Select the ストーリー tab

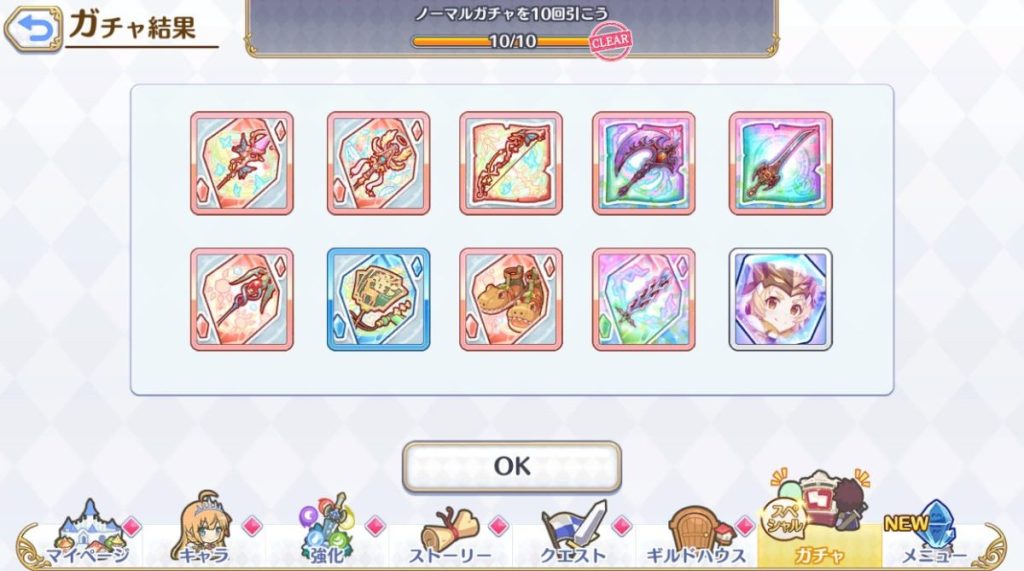450,536
